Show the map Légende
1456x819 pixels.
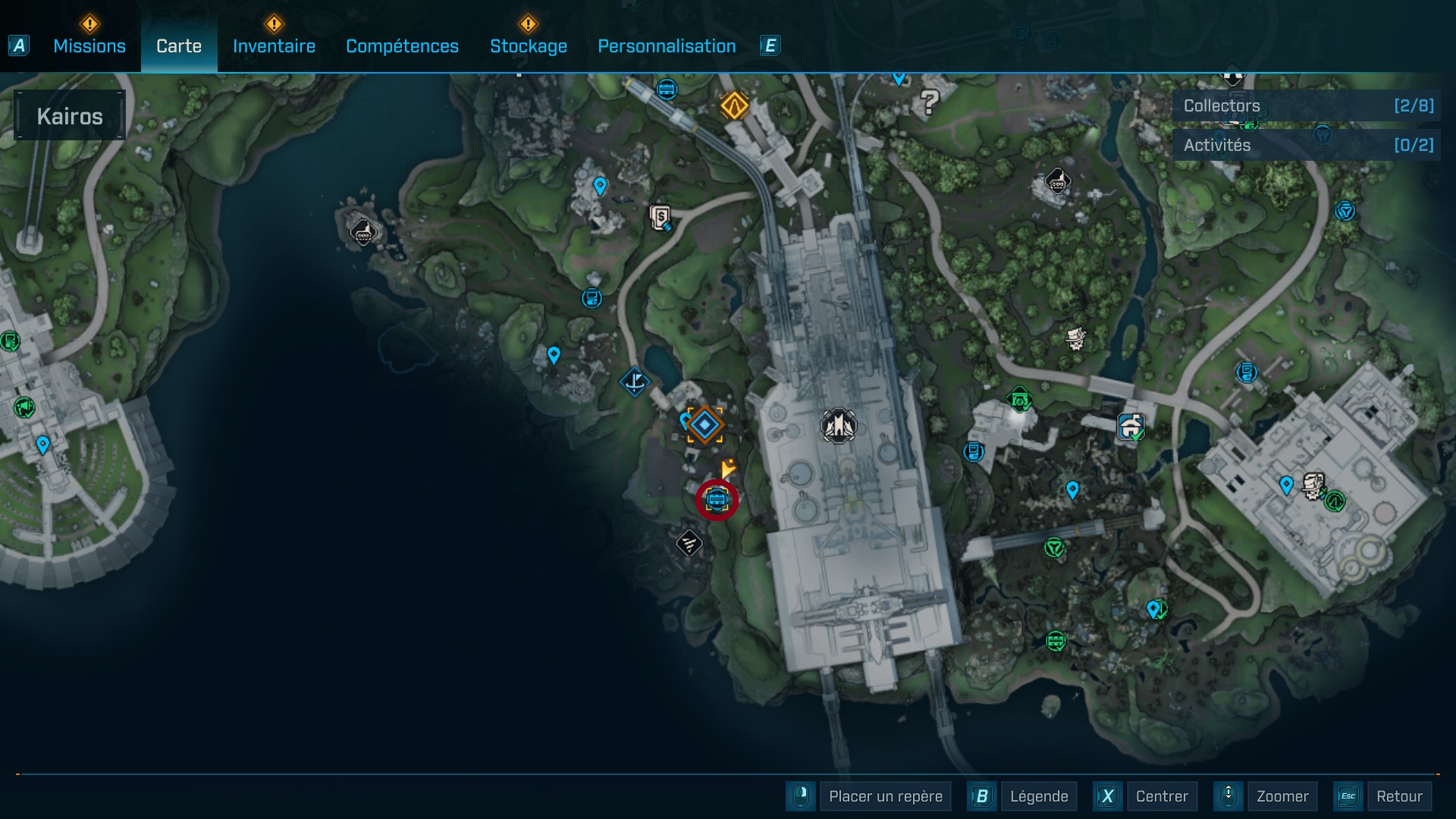[x=1038, y=796]
